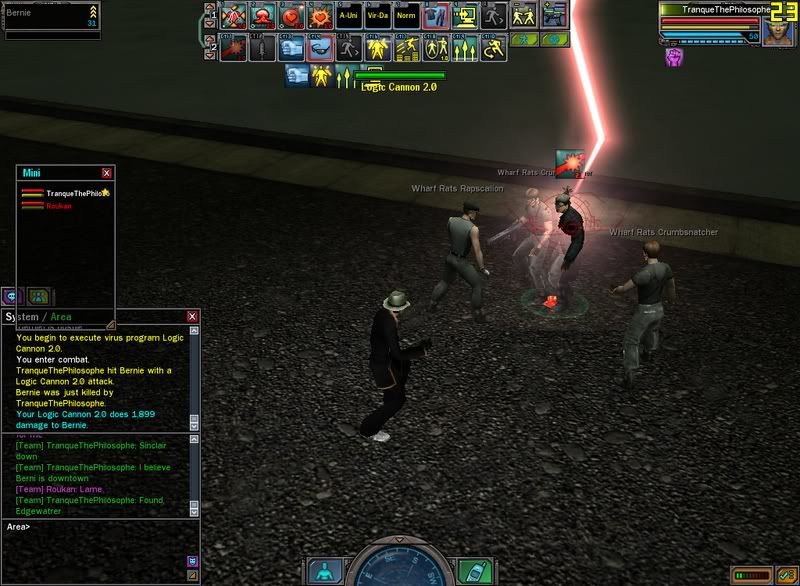
Task: Activate the red mushroom cloud ability
Action: (x=263, y=17)
